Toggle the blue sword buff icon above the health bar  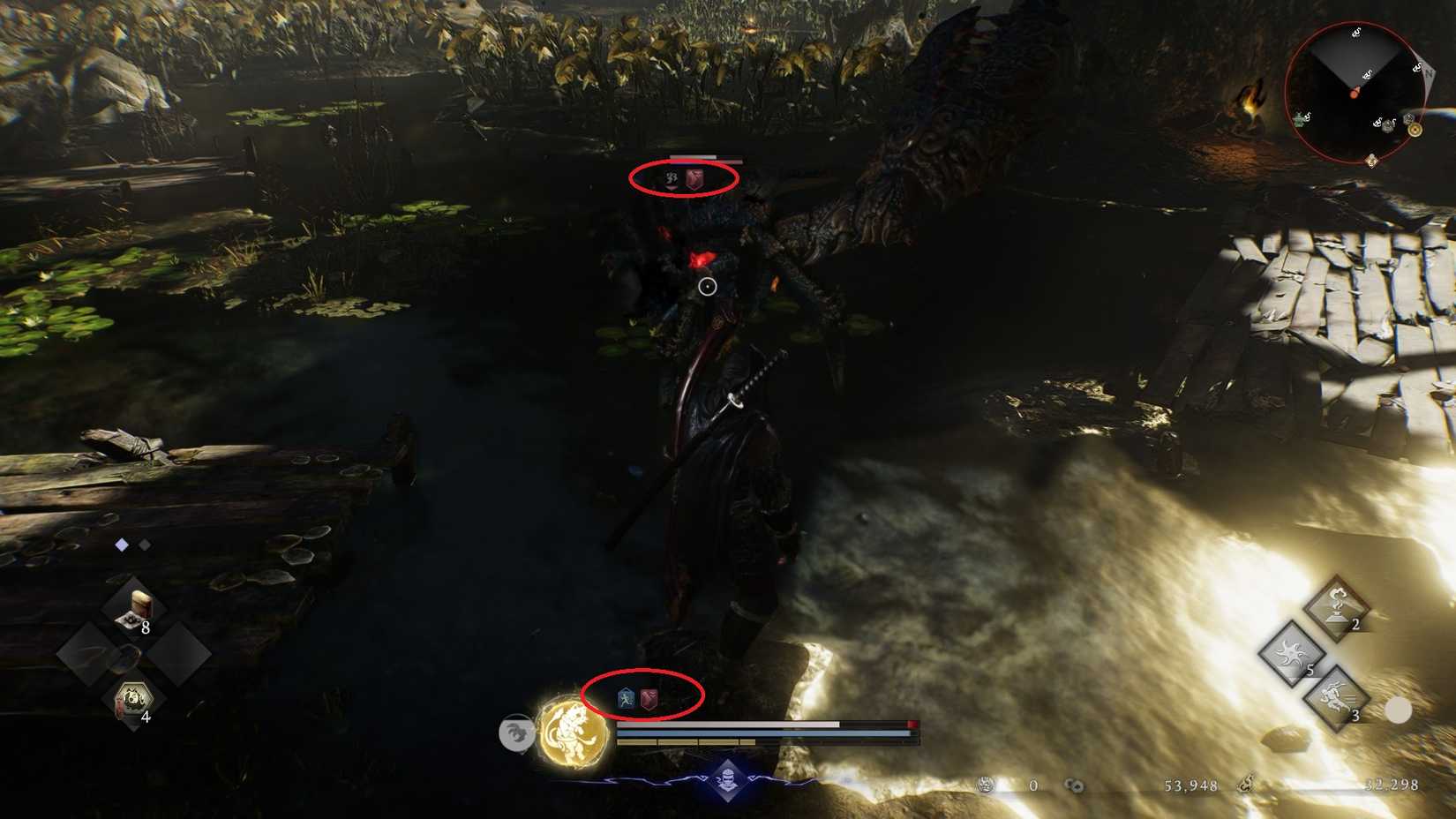tap(626, 698)
